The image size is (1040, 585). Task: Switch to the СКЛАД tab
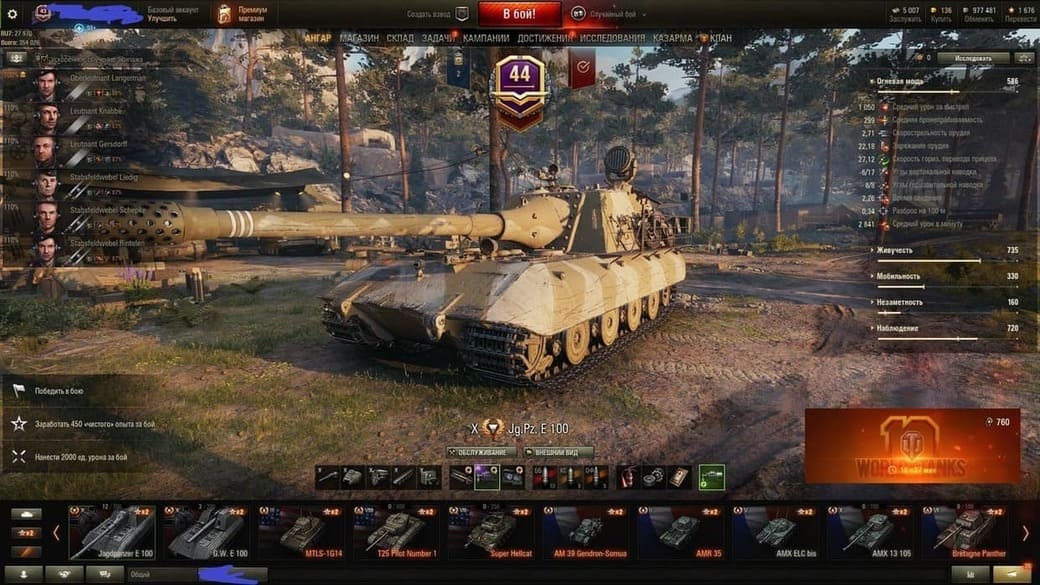click(400, 38)
